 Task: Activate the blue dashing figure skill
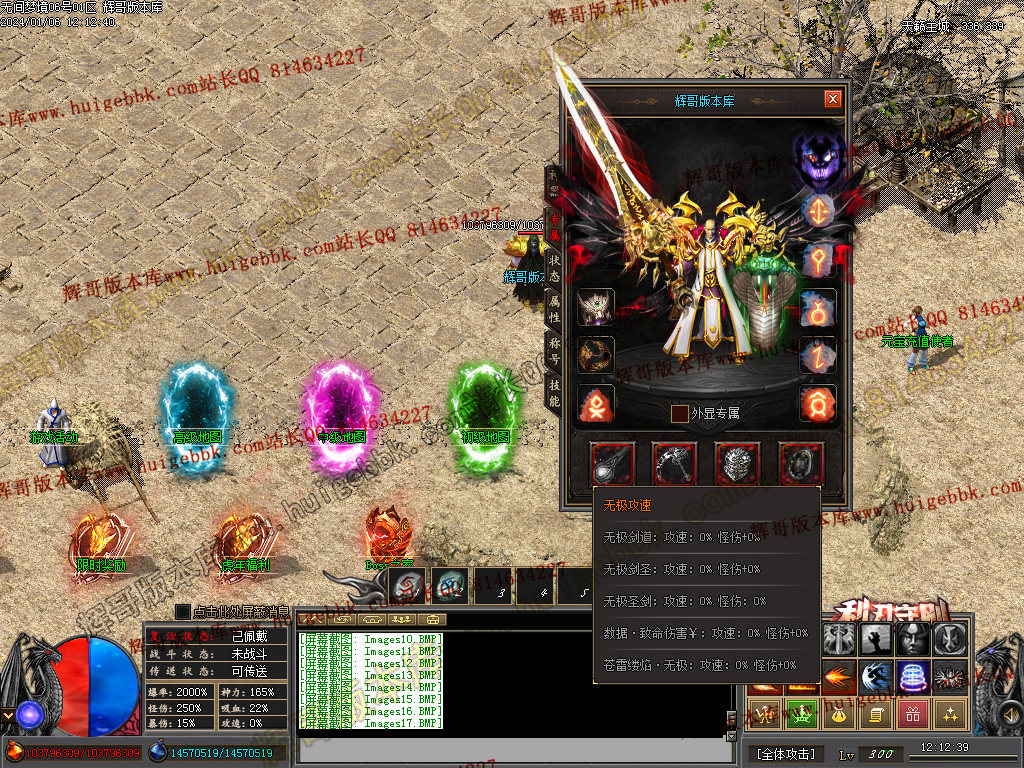tap(876, 677)
